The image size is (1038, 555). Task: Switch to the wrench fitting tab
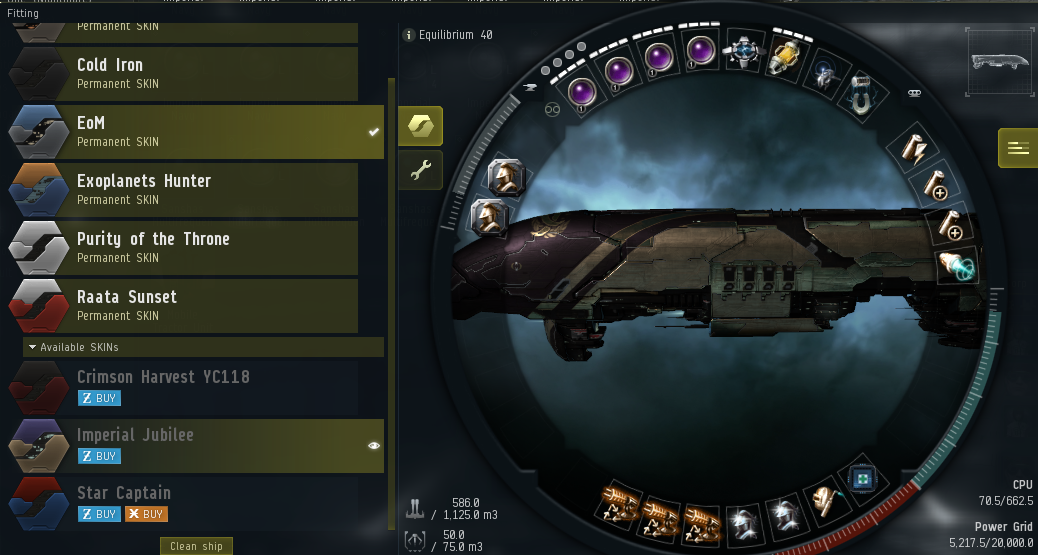[x=420, y=171]
